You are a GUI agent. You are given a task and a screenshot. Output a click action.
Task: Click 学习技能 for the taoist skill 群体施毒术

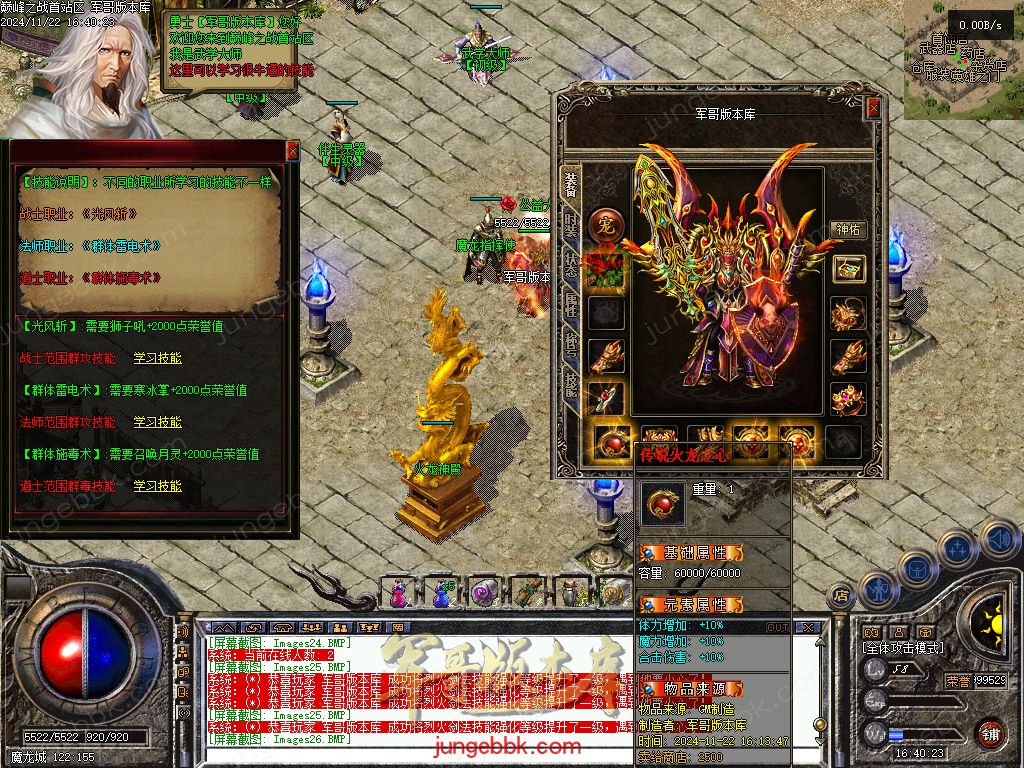point(158,486)
